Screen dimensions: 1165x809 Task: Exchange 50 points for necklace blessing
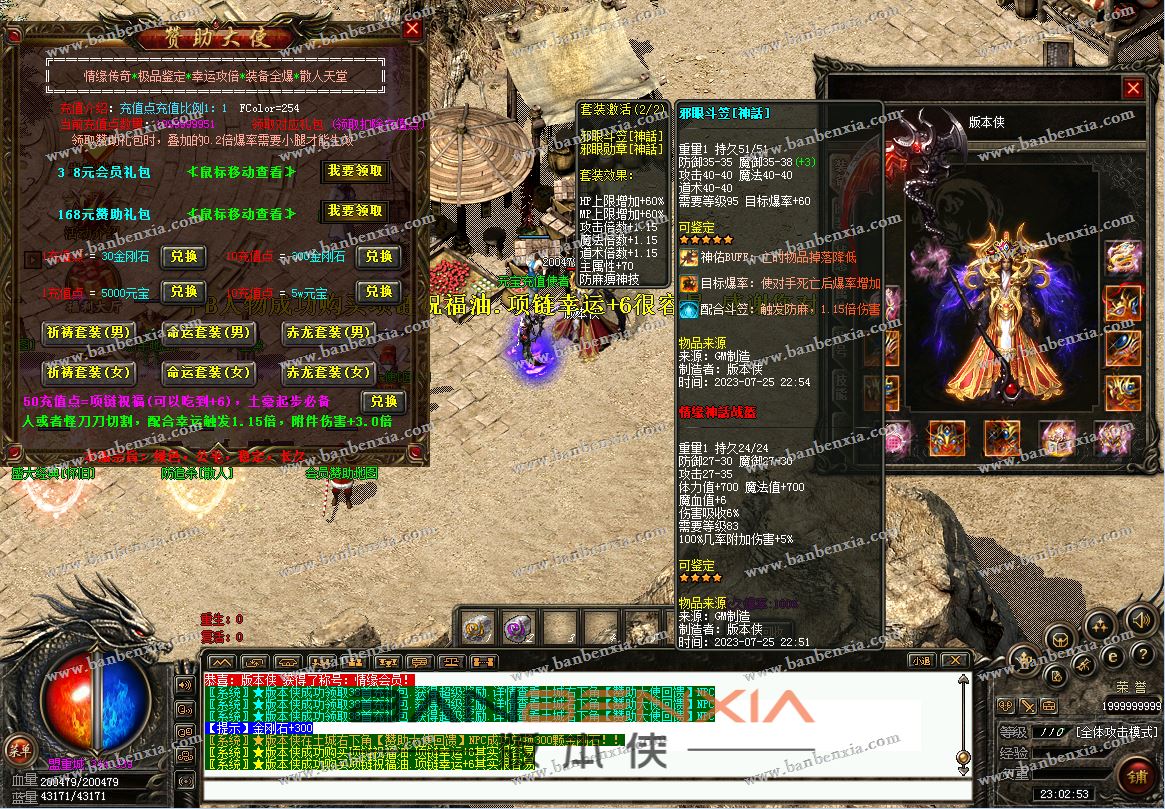coord(383,401)
